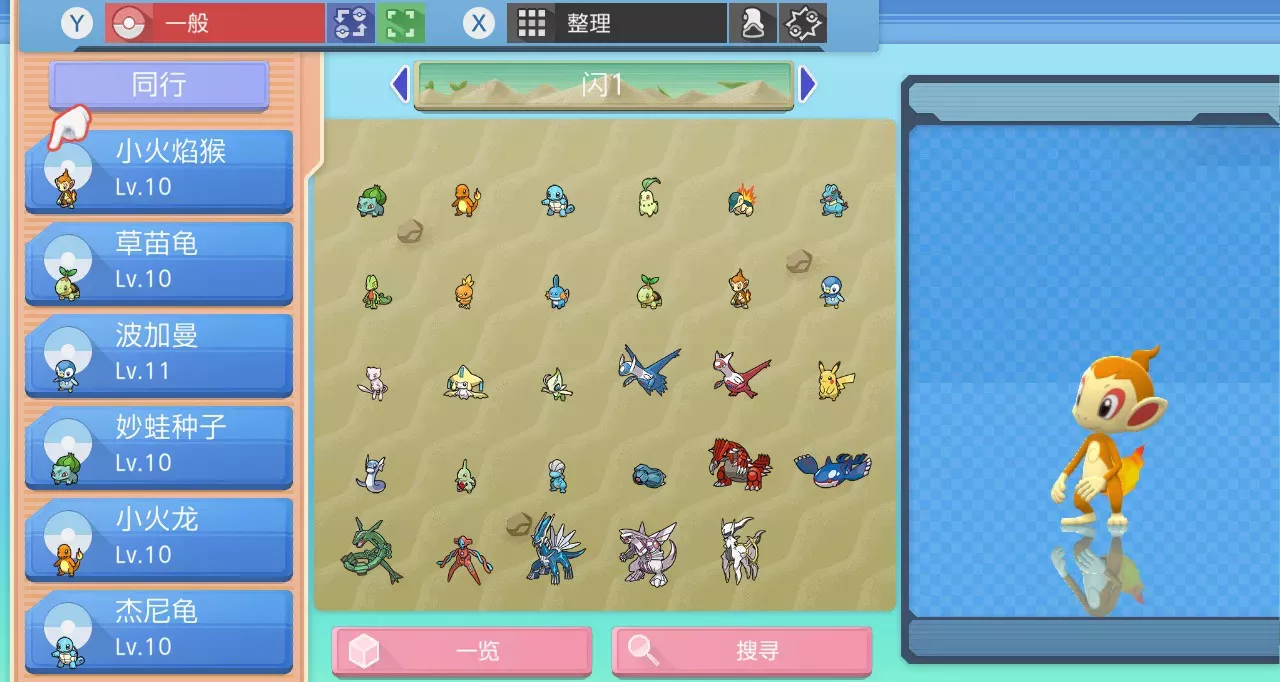Pick 波加曼 Lv.11 party slot

160,354
